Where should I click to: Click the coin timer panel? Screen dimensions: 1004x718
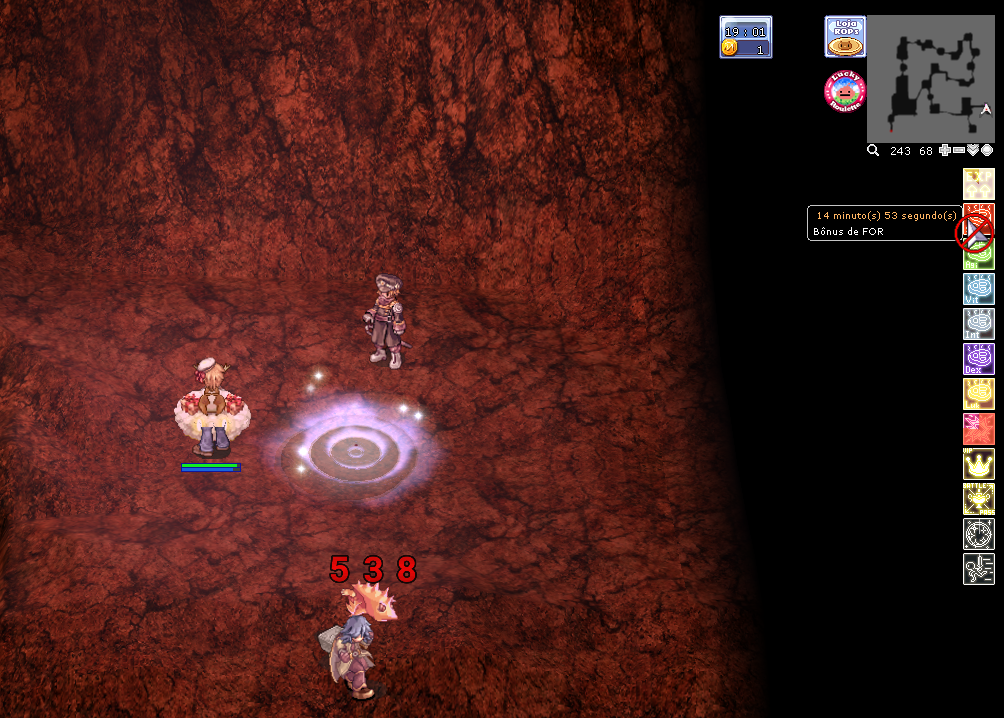(x=746, y=37)
